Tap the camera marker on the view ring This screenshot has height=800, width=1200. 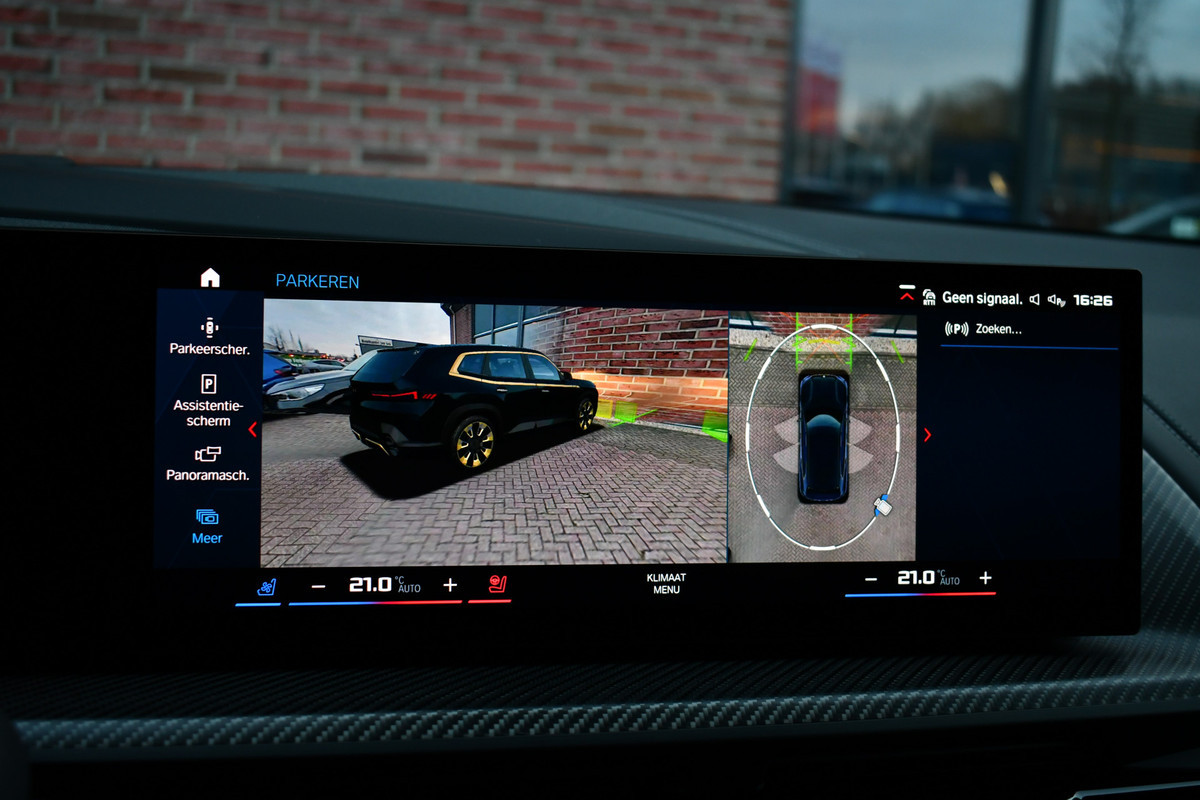tap(881, 505)
